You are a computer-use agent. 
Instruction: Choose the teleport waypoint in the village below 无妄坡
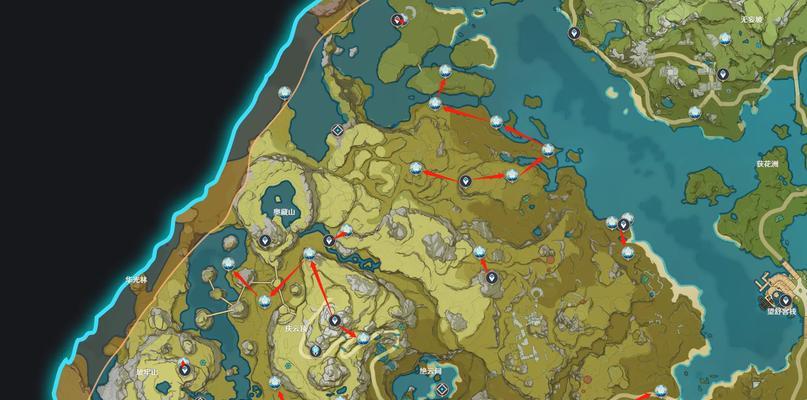(x=722, y=74)
